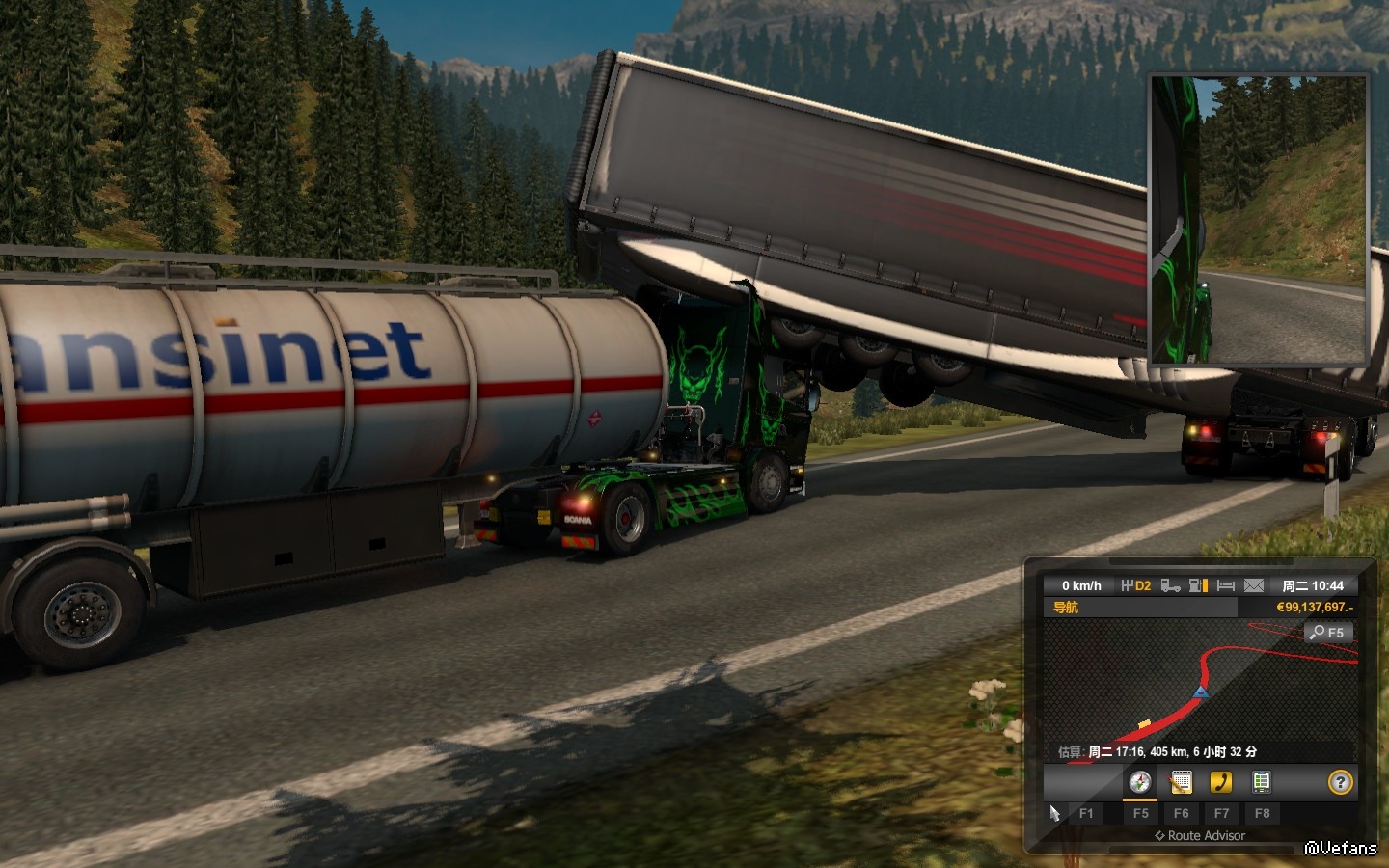Viewport: 1389px width, 868px height.
Task: Click the yellow question mark help button
Action: coord(1340,782)
